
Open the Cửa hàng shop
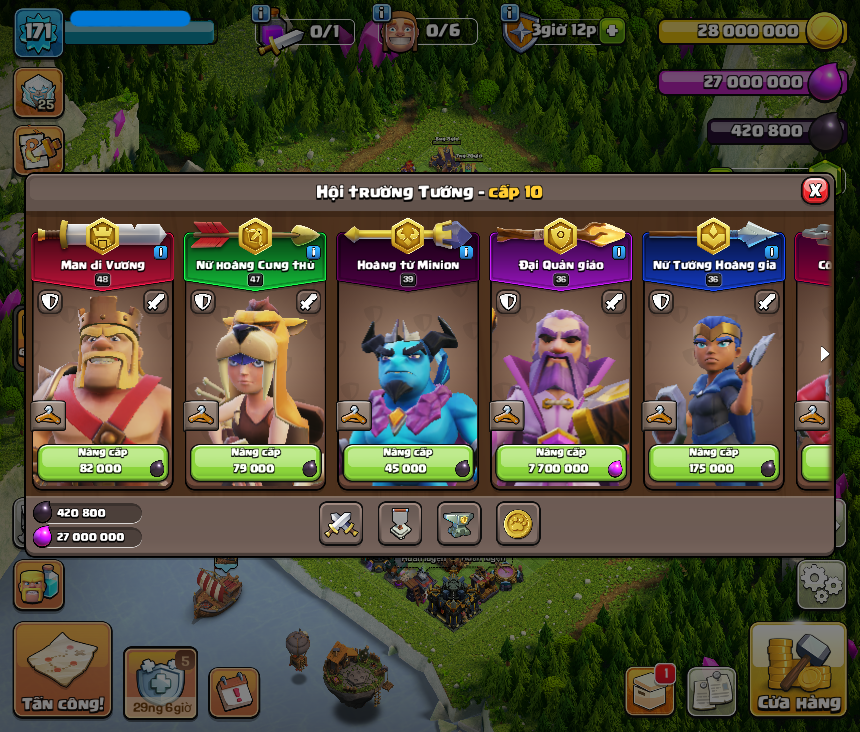pyautogui.click(x=797, y=669)
